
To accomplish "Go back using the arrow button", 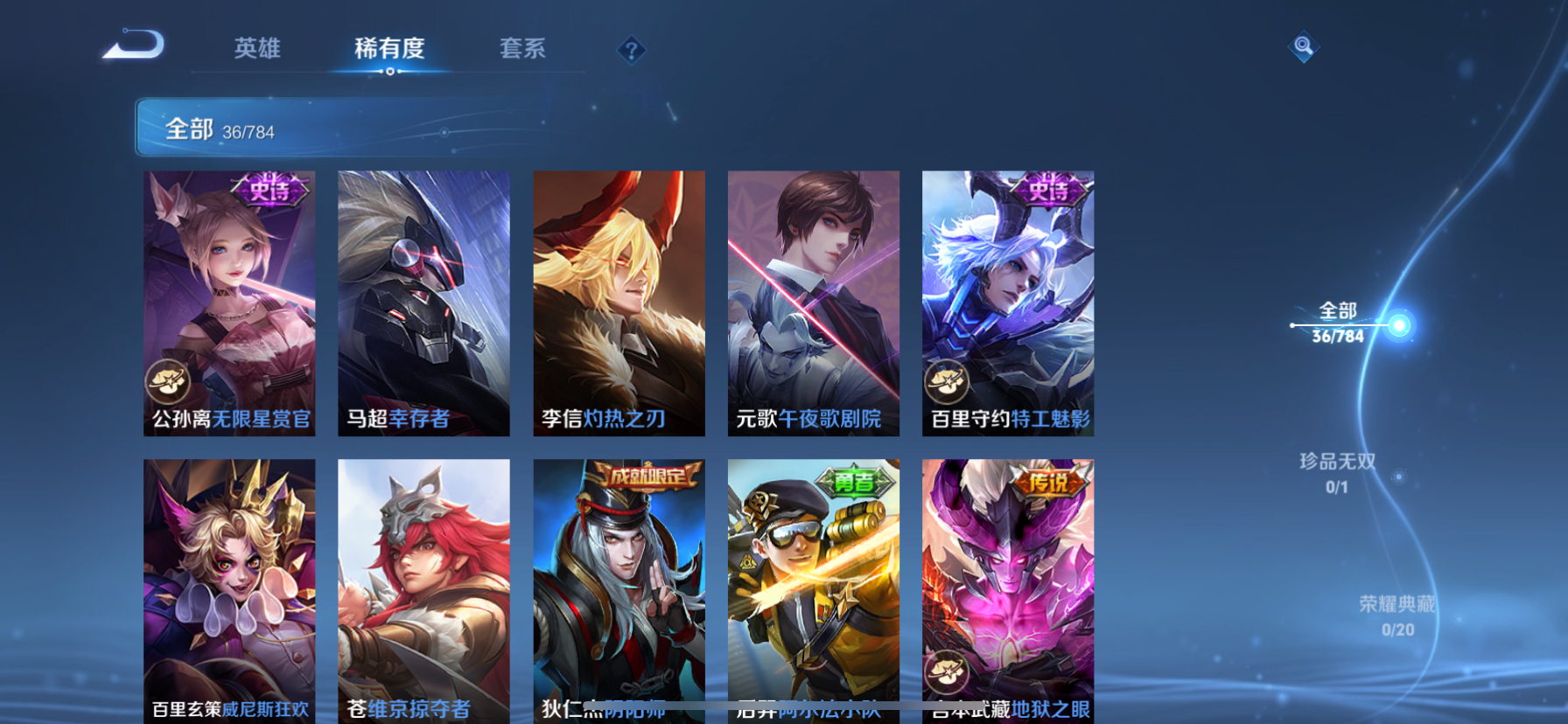I will tap(134, 45).
